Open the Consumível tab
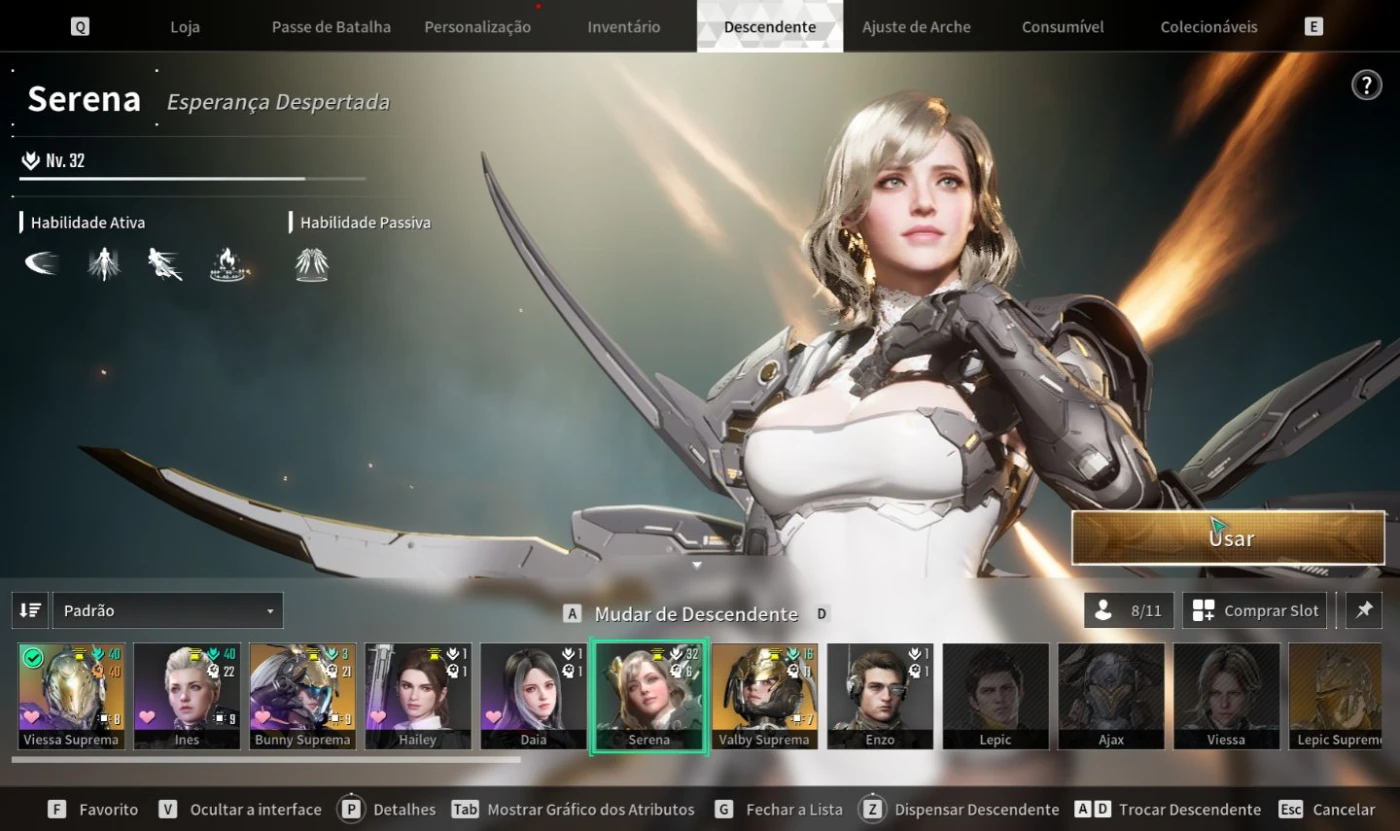This screenshot has height=831, width=1400. pyautogui.click(x=1062, y=27)
